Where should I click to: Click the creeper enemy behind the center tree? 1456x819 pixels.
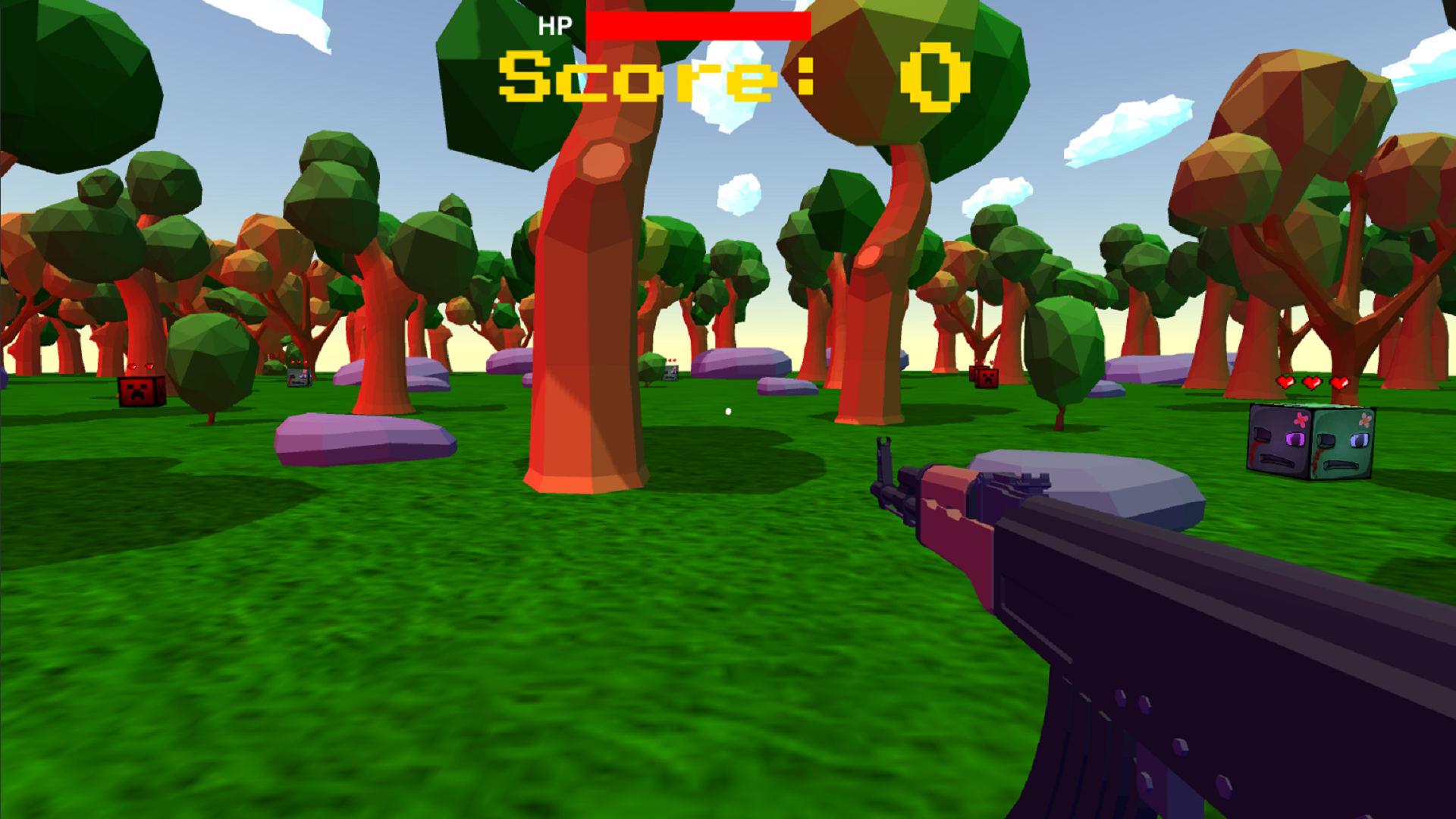671,373
